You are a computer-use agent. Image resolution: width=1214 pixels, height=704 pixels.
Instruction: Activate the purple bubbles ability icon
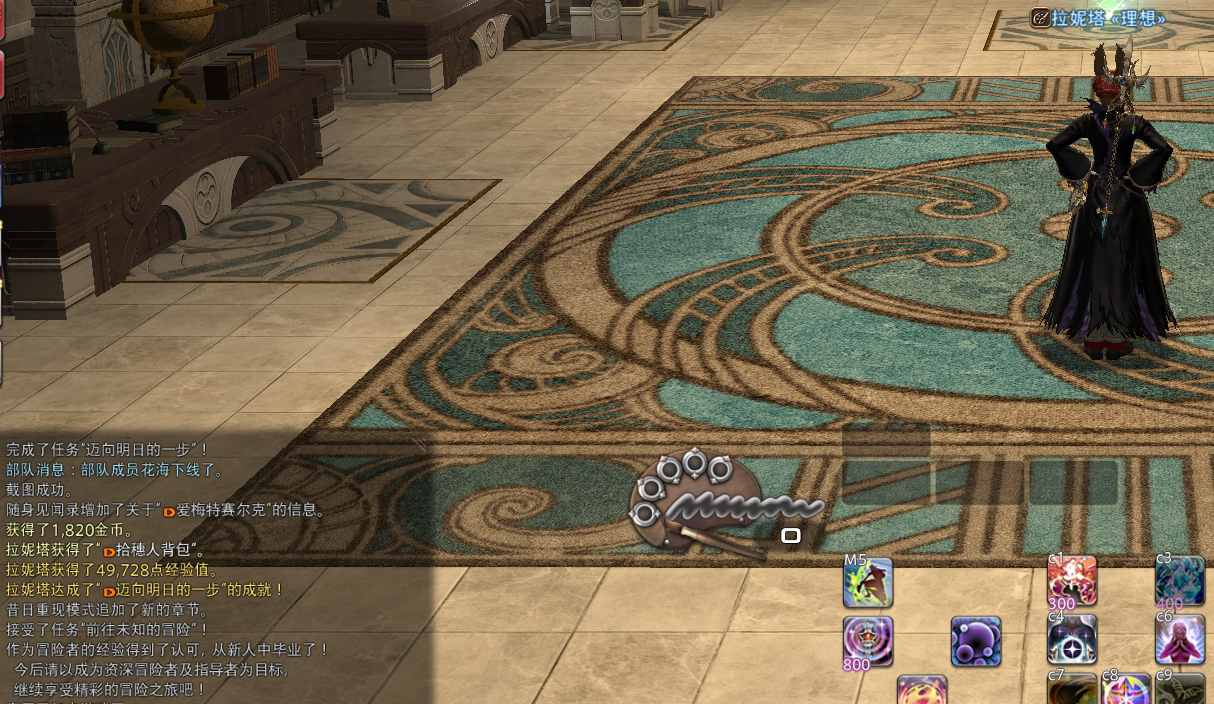point(976,641)
